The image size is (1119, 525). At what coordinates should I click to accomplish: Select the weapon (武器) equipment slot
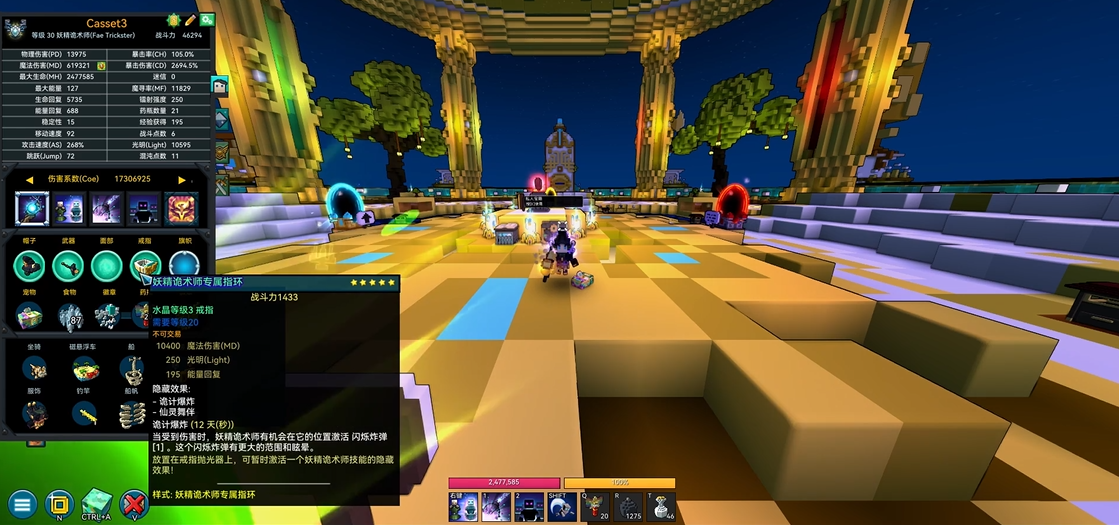(x=68, y=266)
